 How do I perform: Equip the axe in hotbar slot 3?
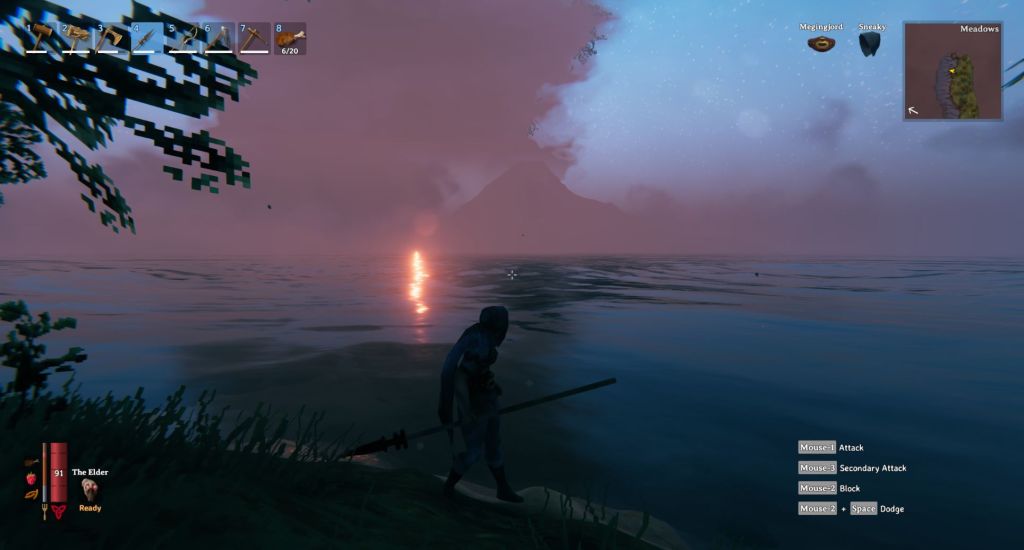(x=112, y=38)
